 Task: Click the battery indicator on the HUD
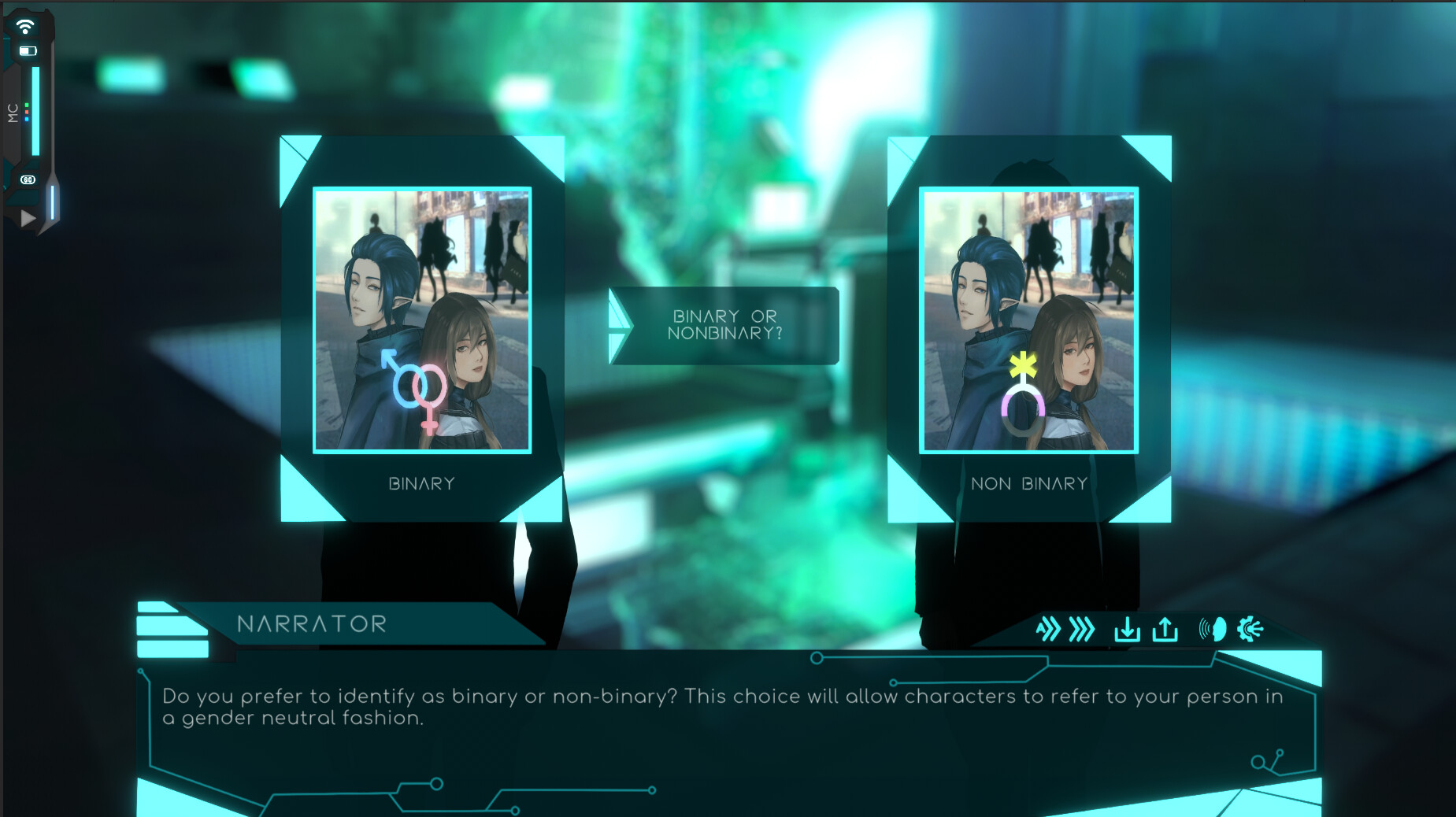27,52
